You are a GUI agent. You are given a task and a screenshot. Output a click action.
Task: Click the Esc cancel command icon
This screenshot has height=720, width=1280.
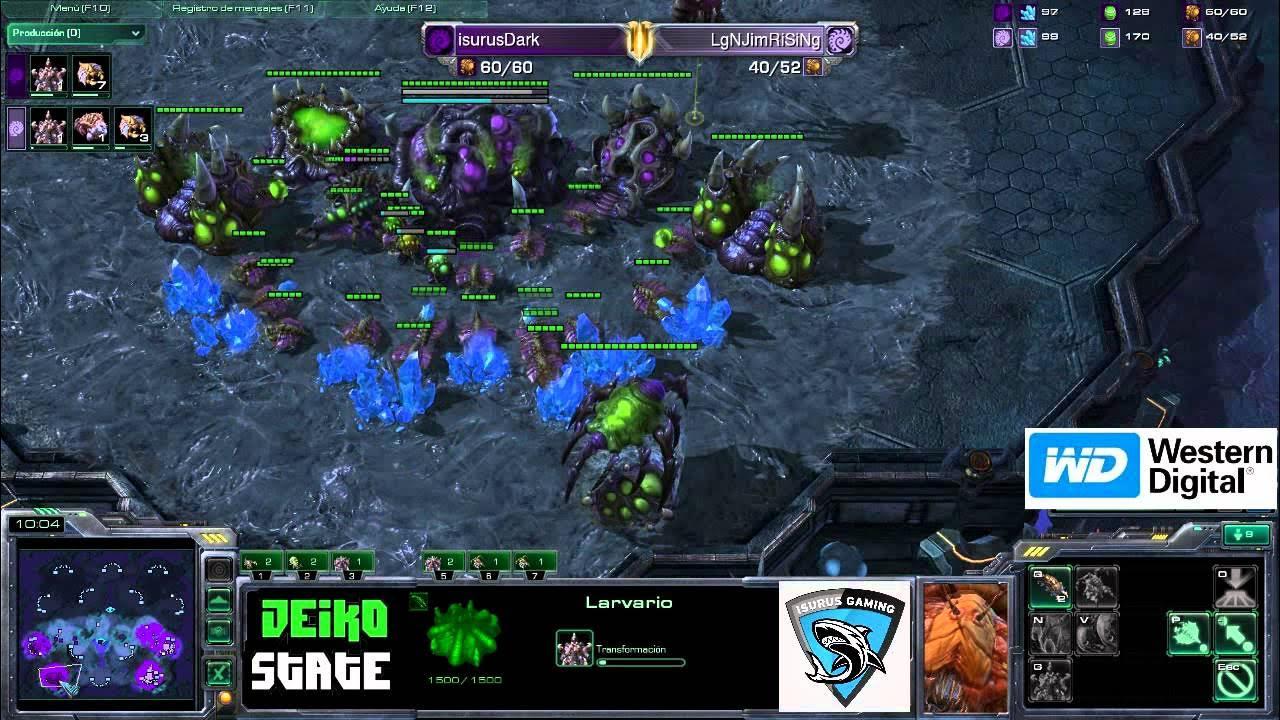[x=1236, y=681]
